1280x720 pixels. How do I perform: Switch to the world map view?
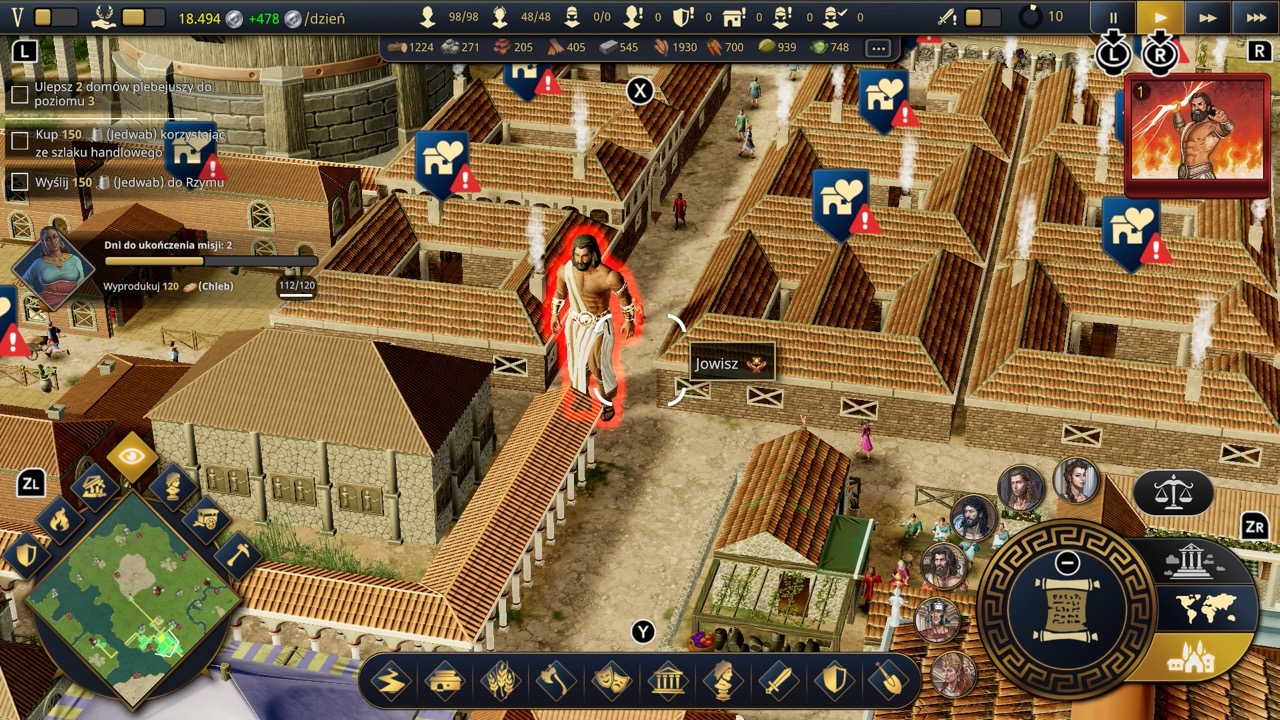click(x=1207, y=608)
